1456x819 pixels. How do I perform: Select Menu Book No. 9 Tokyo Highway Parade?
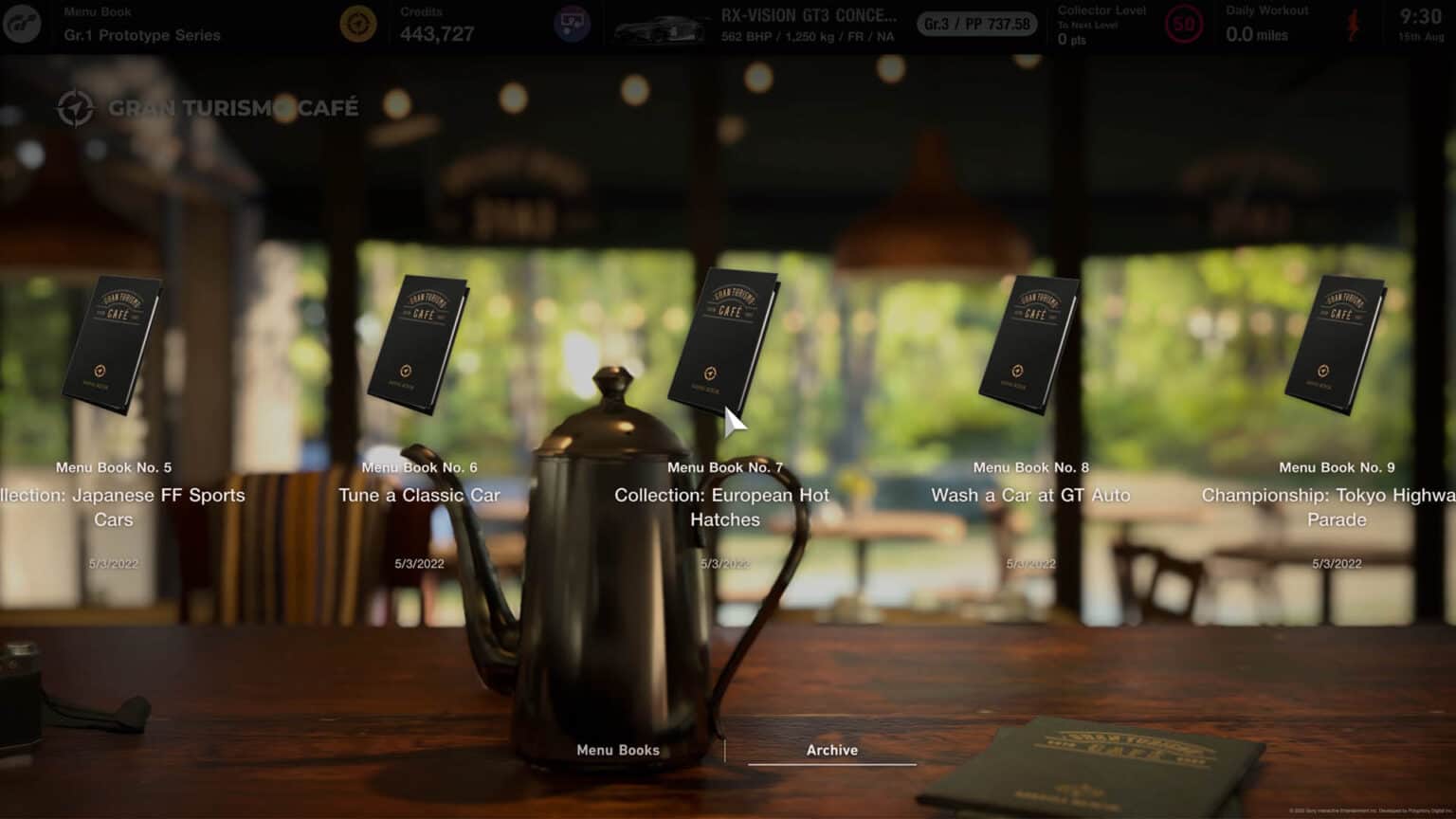point(1336,345)
